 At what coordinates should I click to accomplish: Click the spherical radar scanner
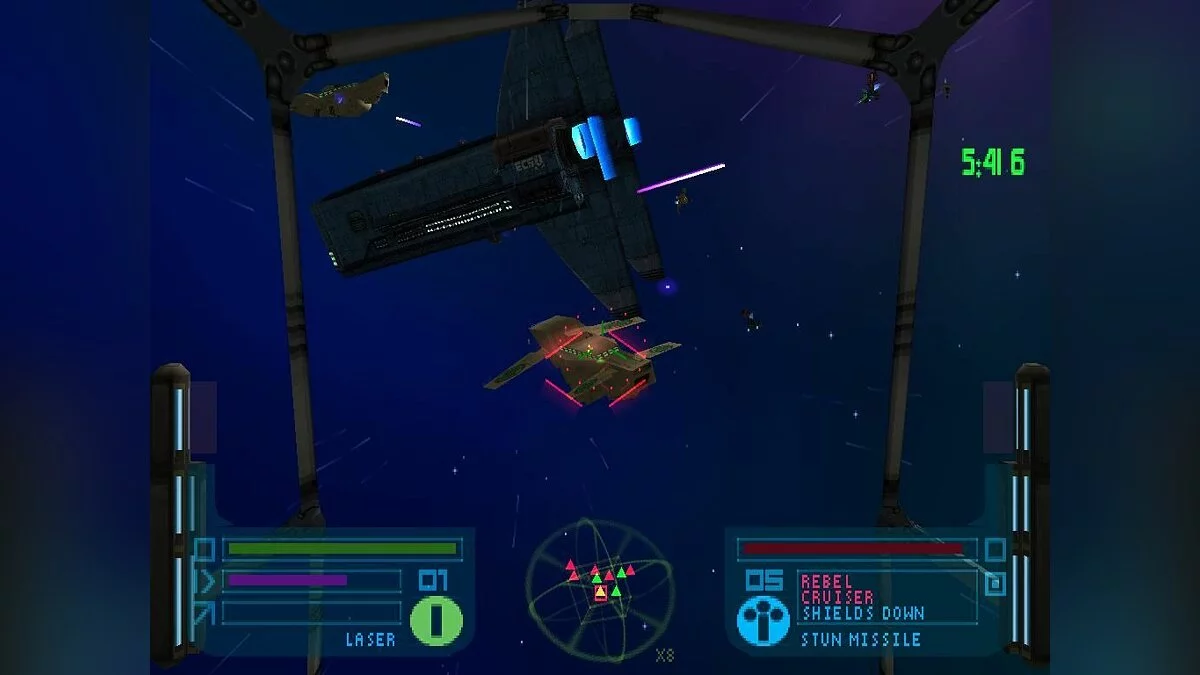[x=600, y=590]
